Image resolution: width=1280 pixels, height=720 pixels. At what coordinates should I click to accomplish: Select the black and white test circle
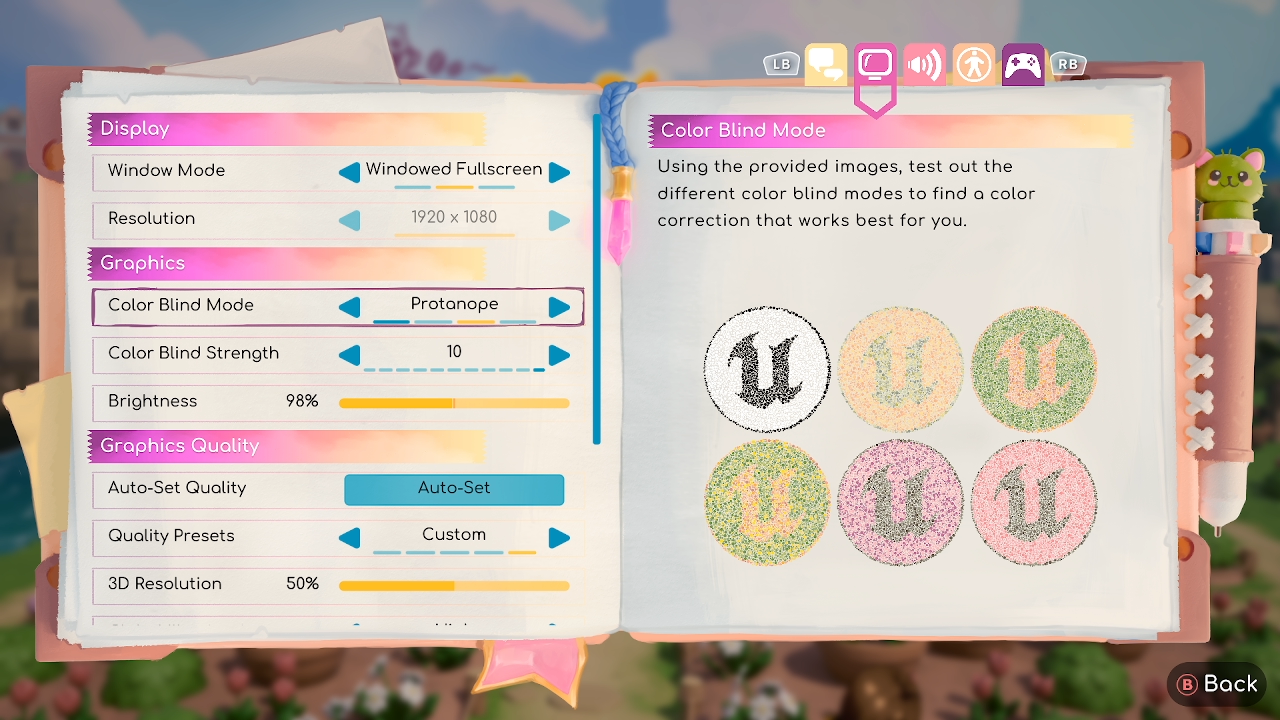coord(767,370)
